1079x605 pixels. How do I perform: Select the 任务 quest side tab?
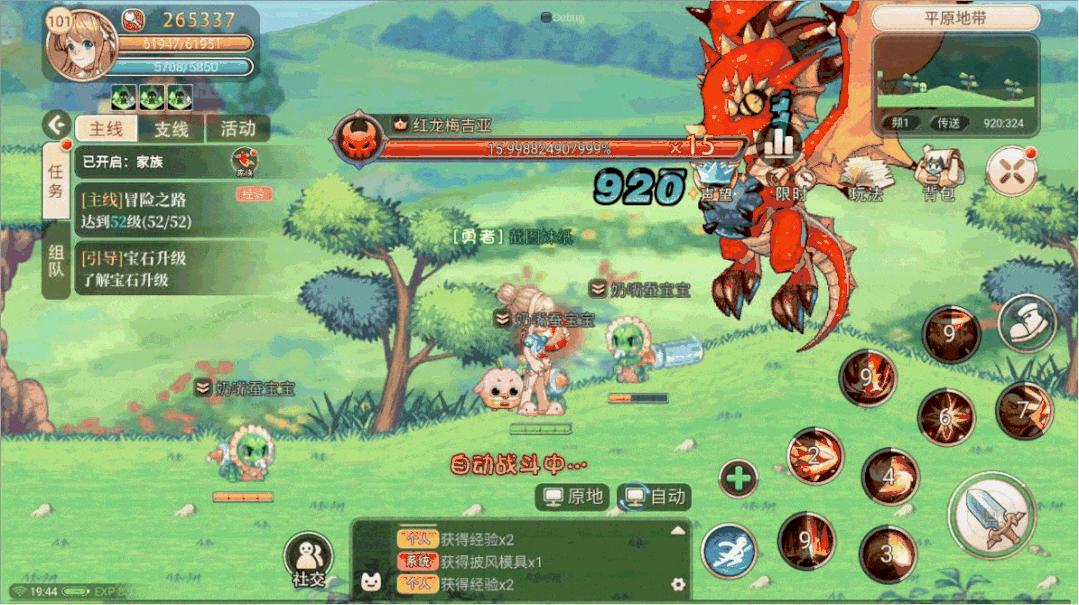pos(57,180)
